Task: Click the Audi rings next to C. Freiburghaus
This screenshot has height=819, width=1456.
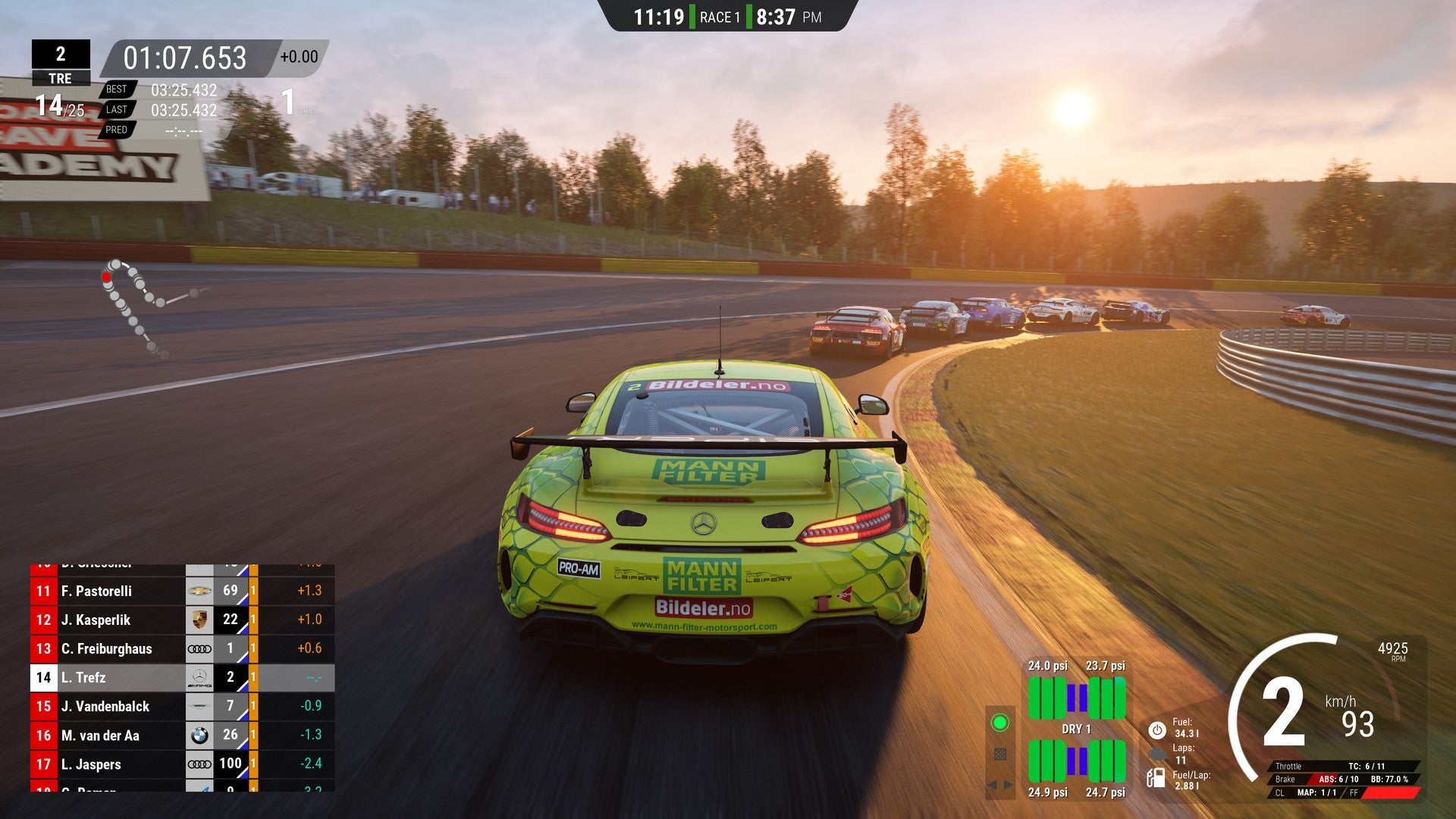Action: (200, 648)
